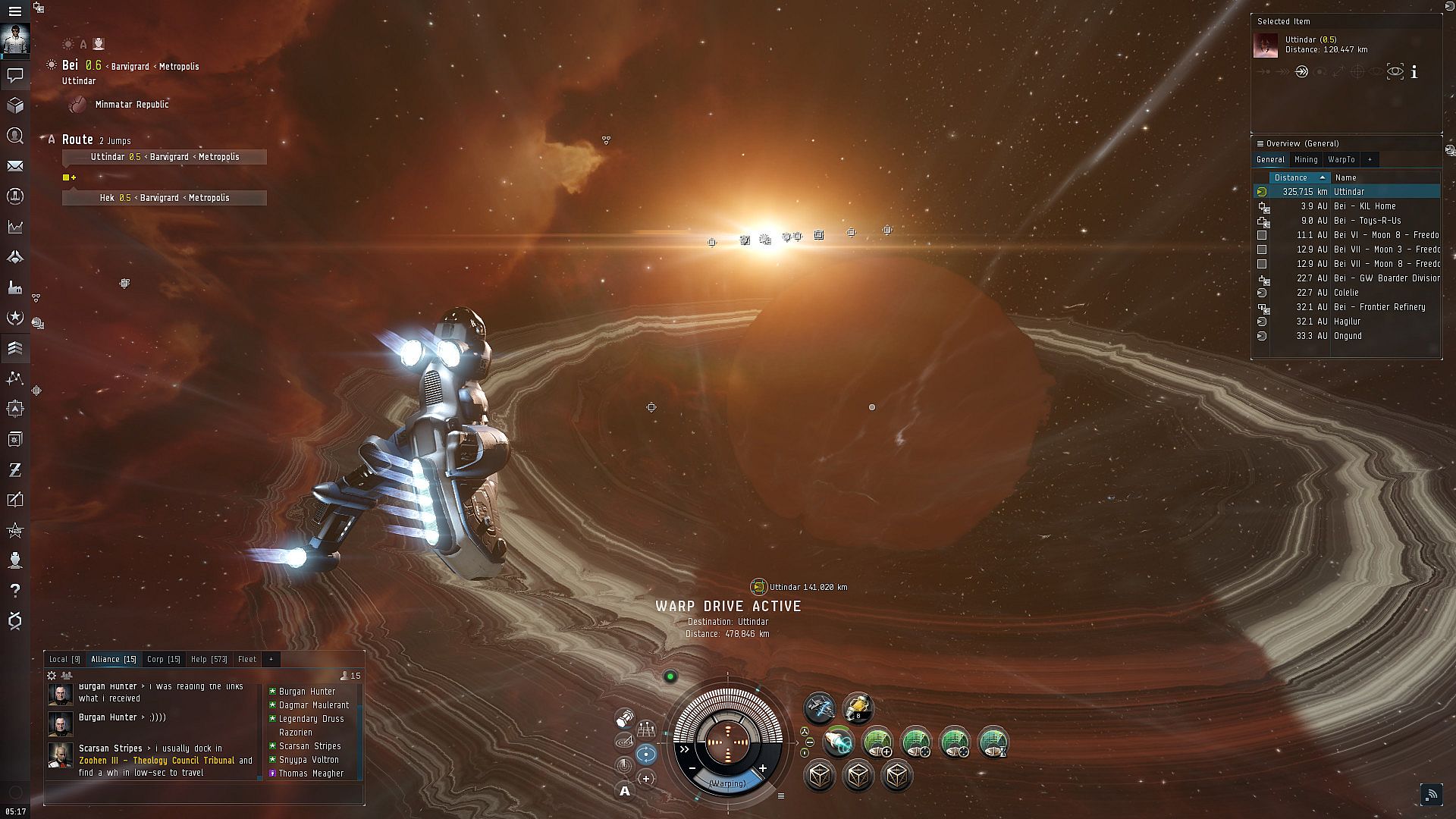Open the character portrait sheet
Viewport: 1456px width, 819px height.
pyautogui.click(x=15, y=39)
